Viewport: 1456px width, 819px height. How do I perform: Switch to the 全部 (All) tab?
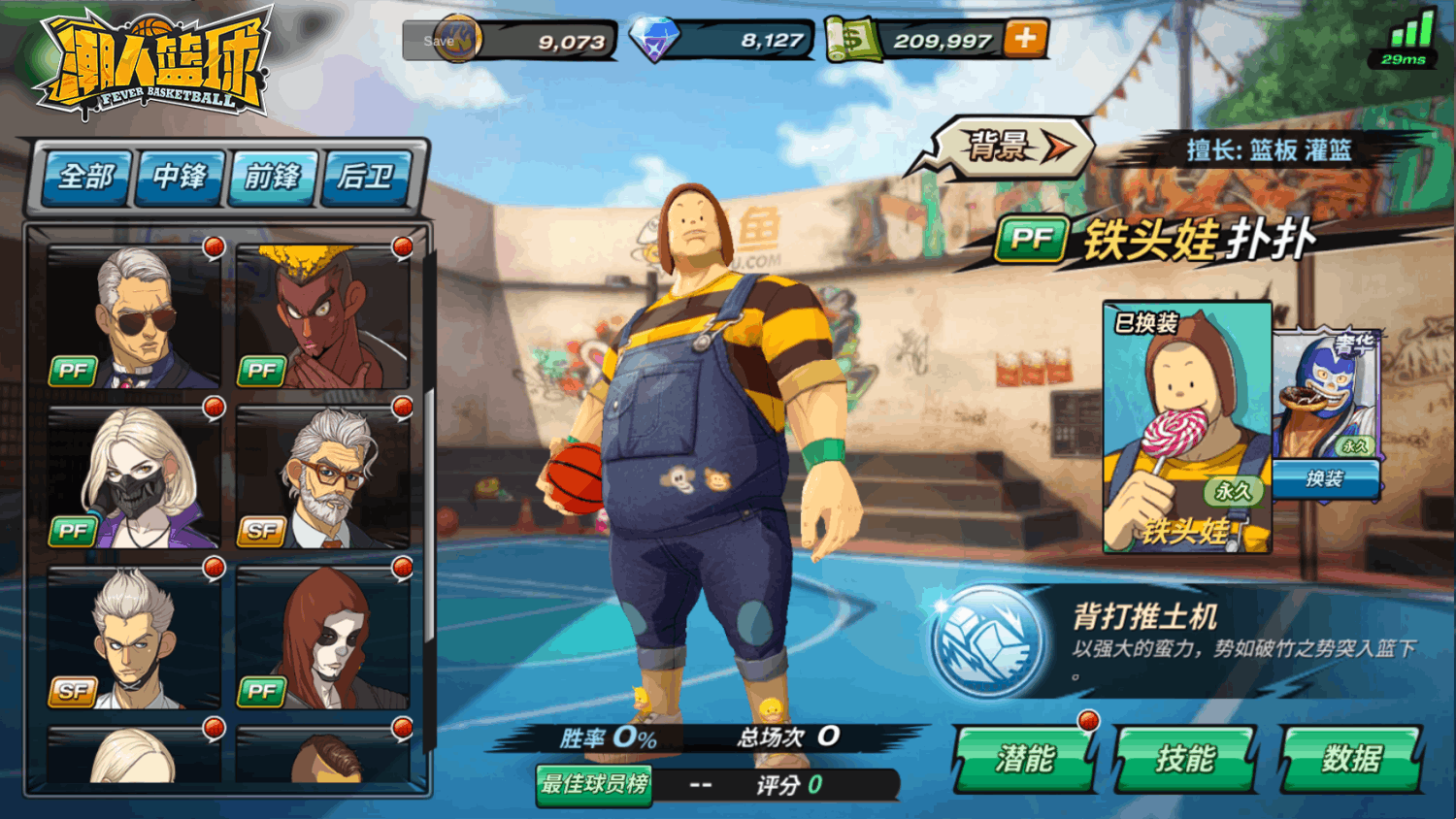point(85,177)
